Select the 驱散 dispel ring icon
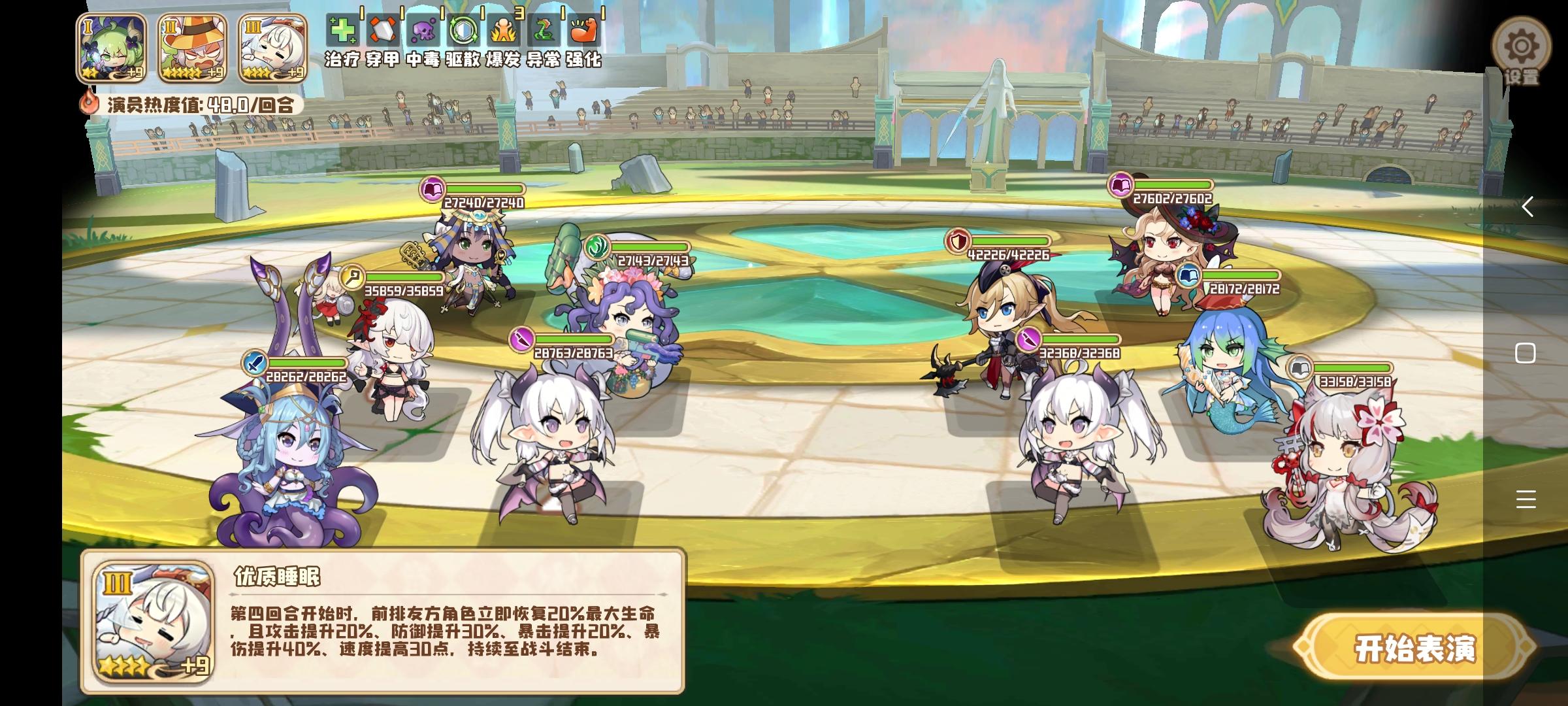 click(464, 29)
